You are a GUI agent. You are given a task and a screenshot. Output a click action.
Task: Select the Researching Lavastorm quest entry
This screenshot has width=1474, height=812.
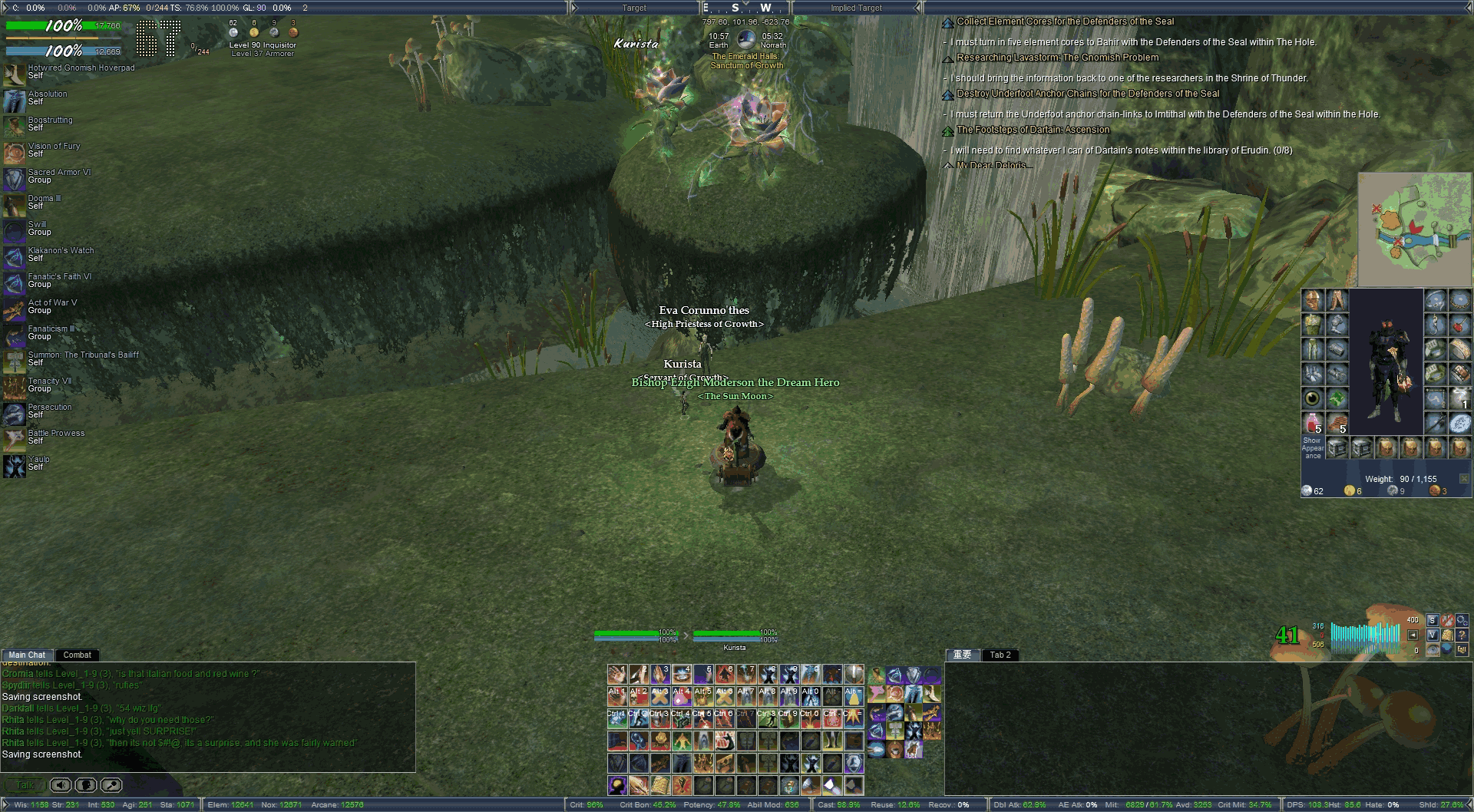pos(1057,58)
